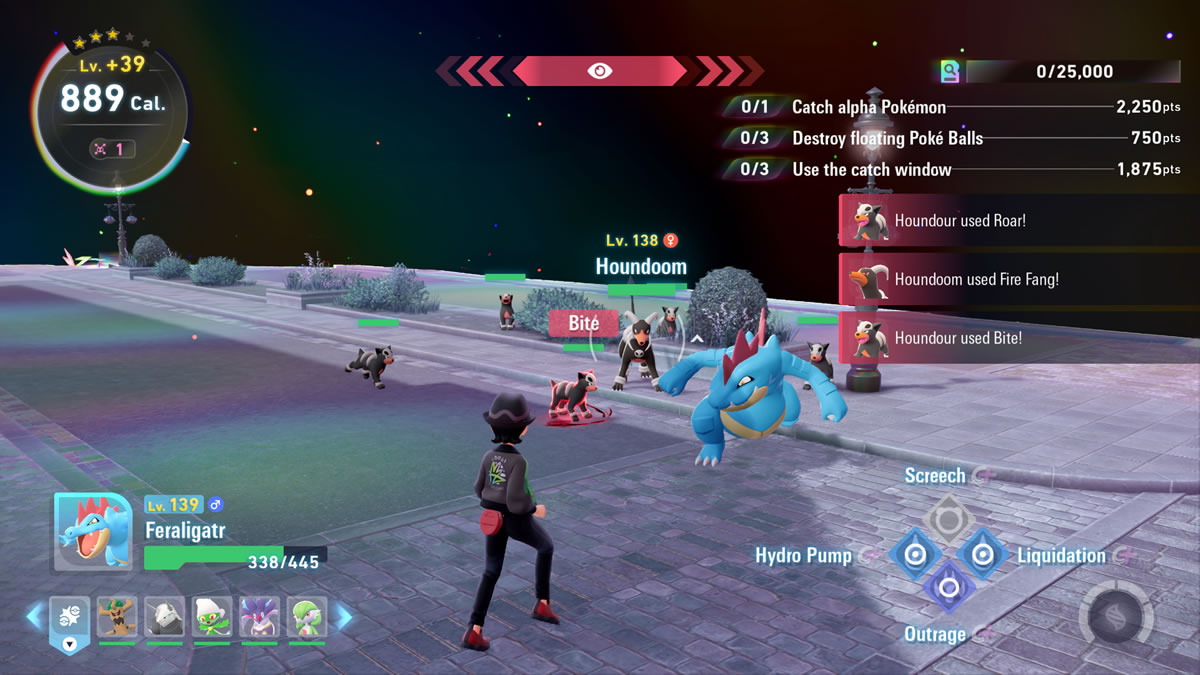Open the Poké Ball party selector slot

[69, 620]
